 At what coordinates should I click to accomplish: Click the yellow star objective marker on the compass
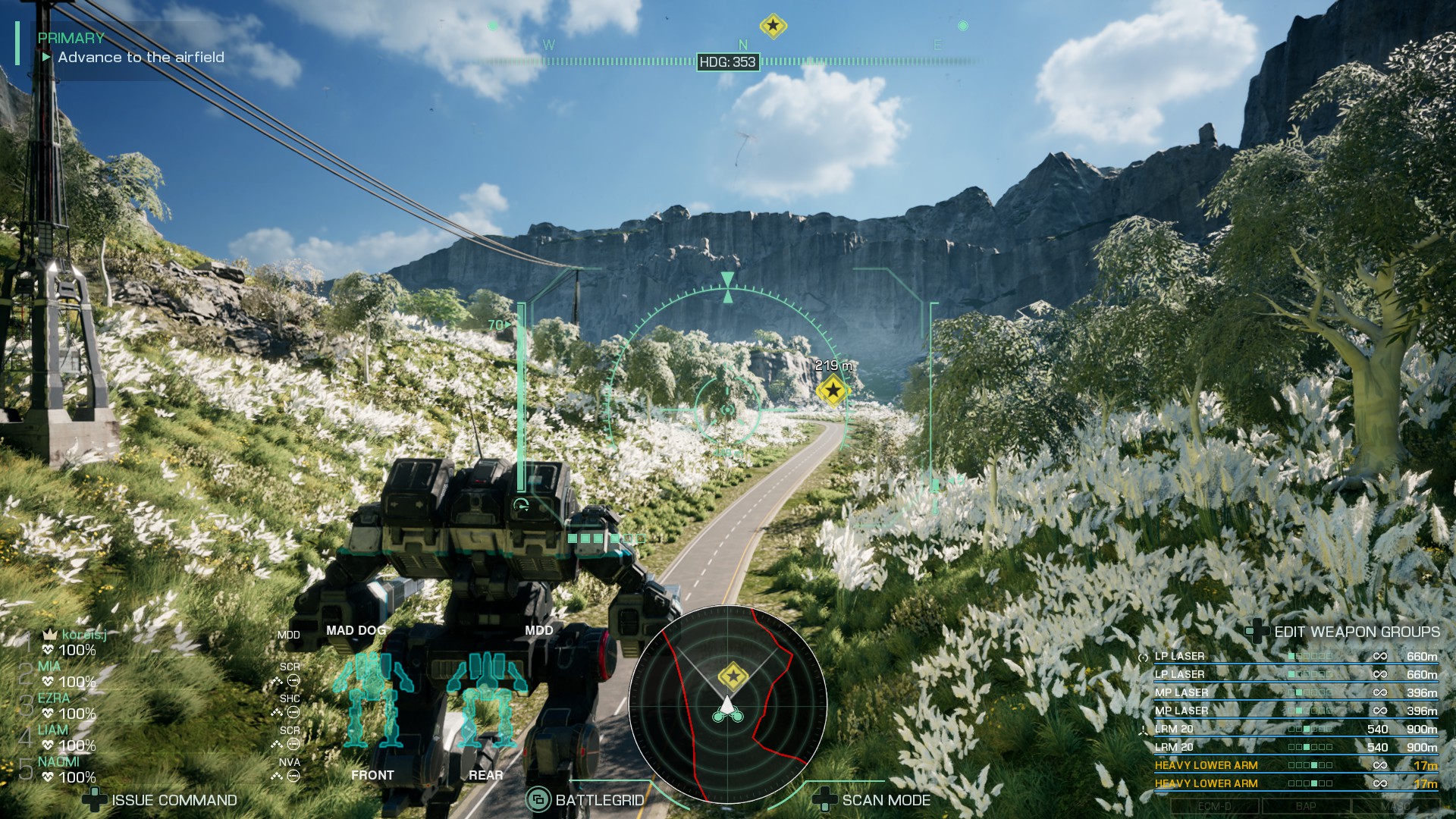[x=773, y=26]
